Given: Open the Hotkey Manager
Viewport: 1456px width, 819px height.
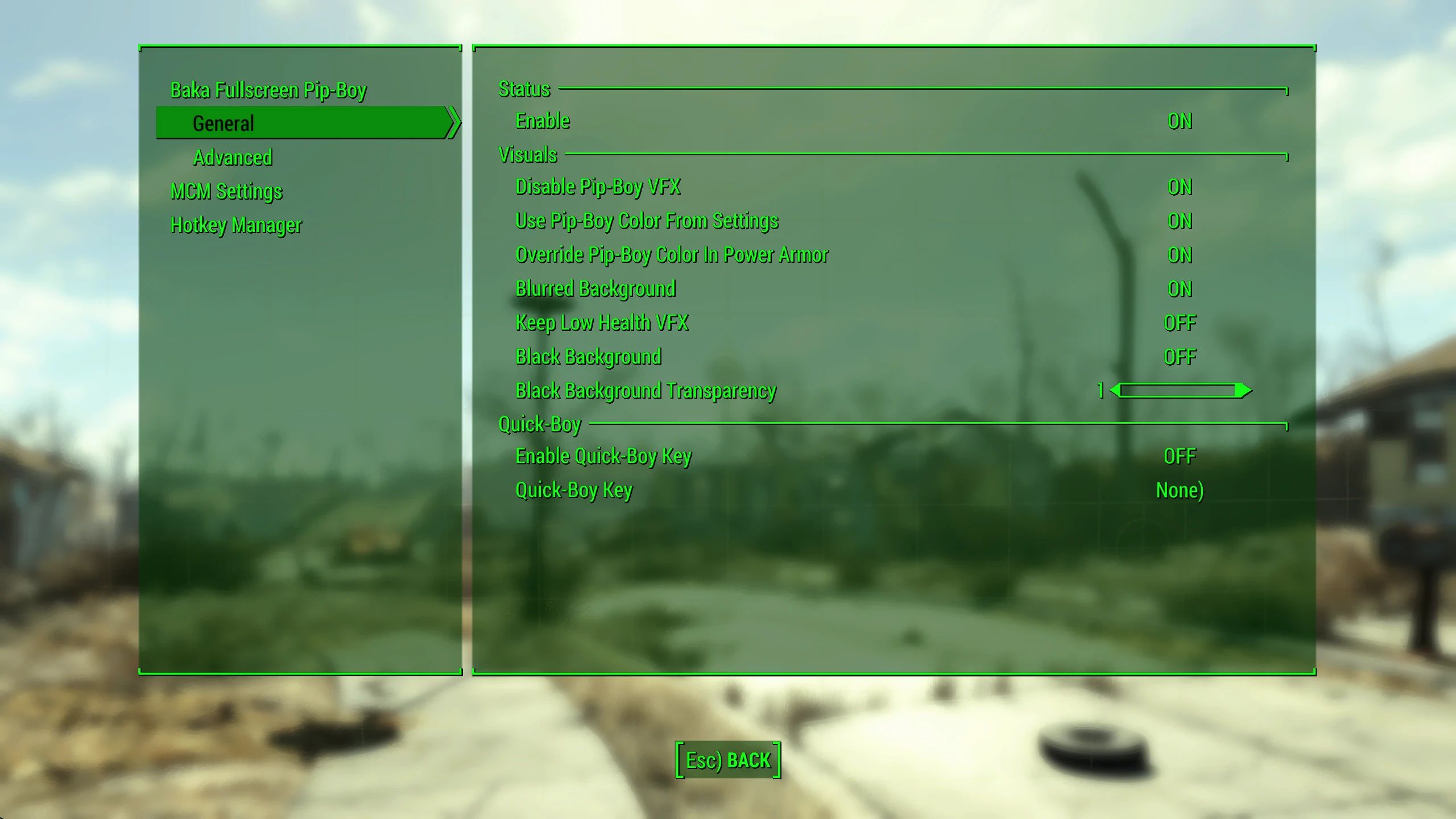Looking at the screenshot, I should (236, 225).
